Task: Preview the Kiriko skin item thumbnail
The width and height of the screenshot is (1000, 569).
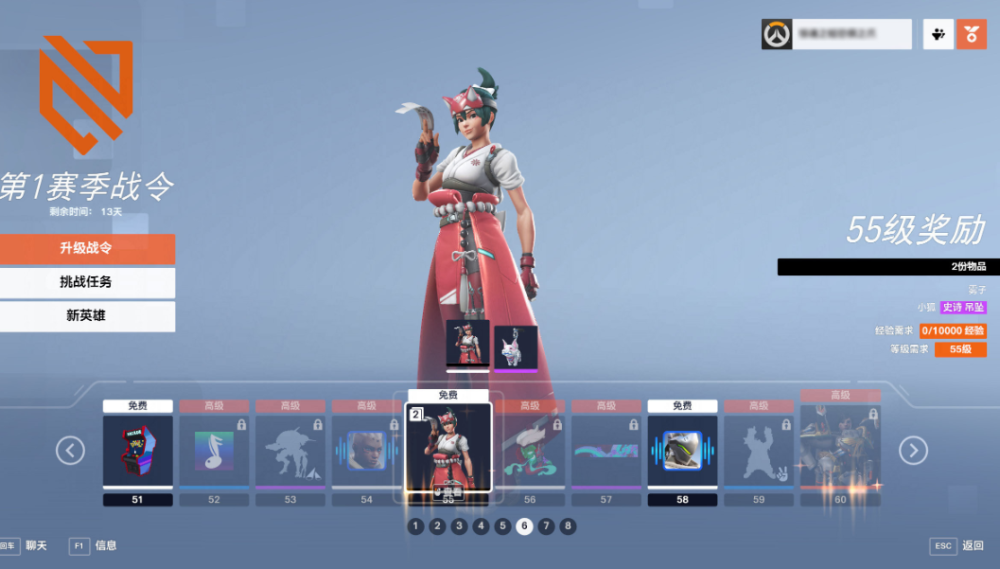Action: coord(467,344)
